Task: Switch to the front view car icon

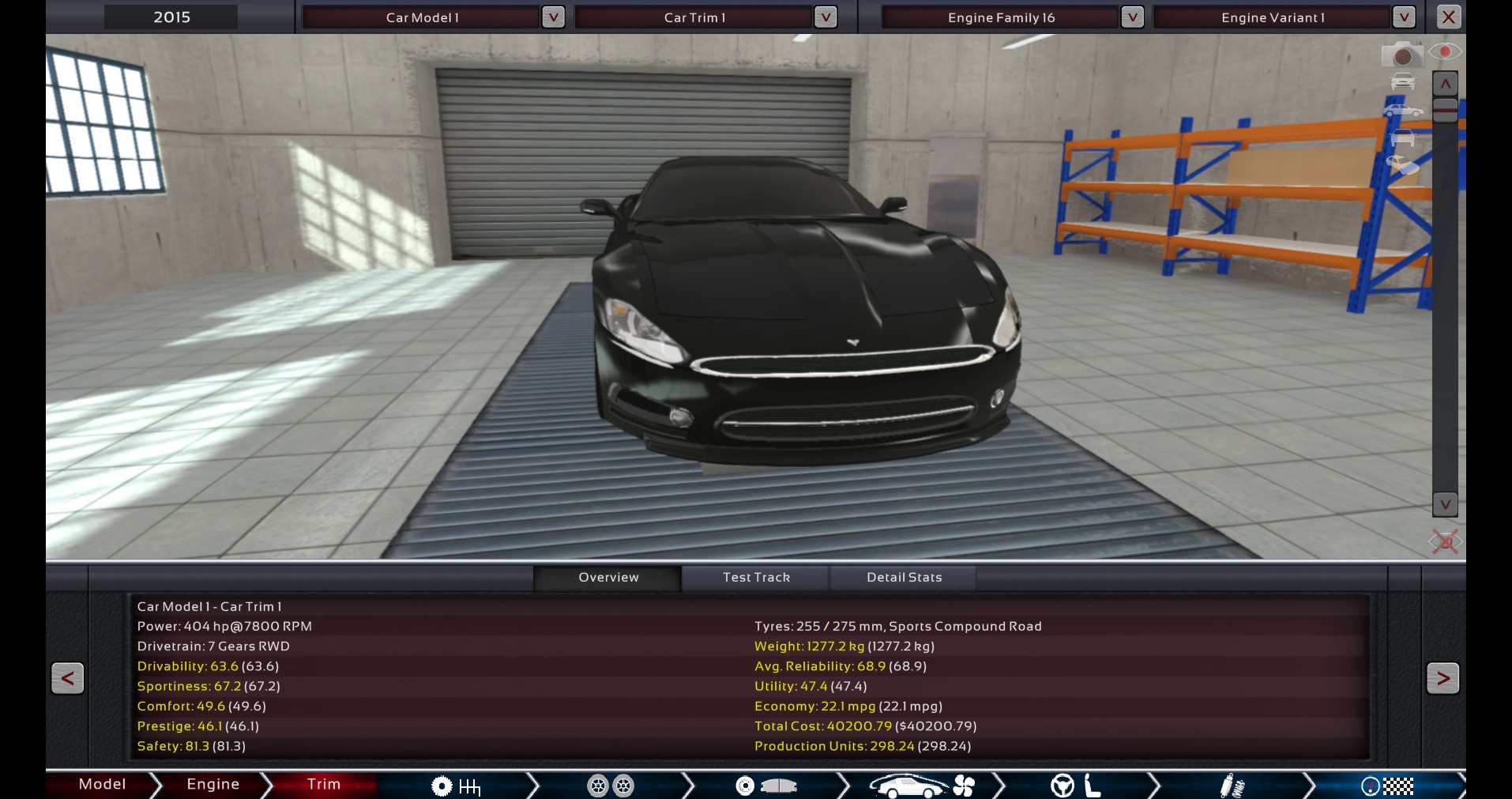Action: (1403, 82)
